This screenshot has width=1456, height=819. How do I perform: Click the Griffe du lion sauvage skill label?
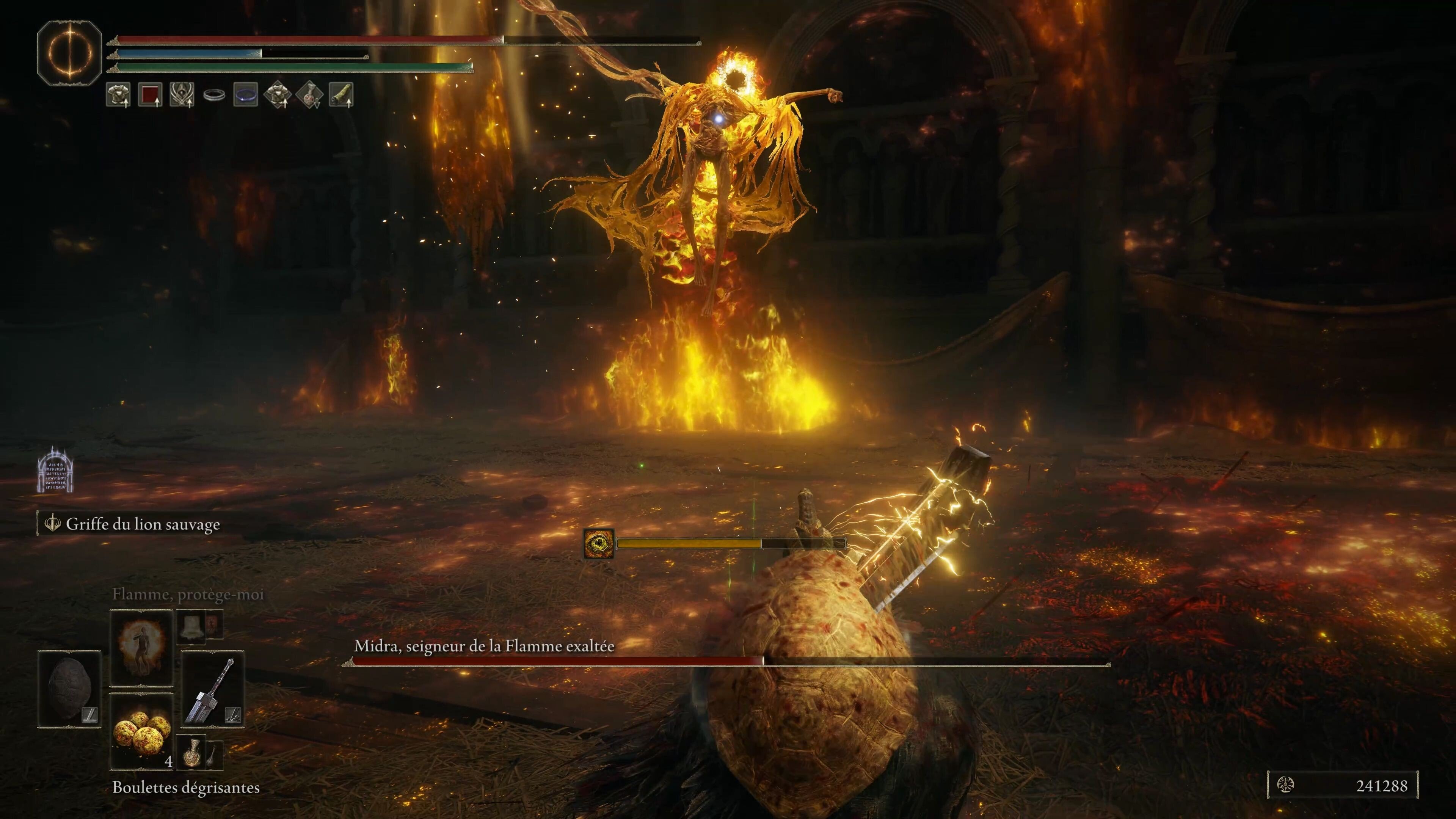click(x=143, y=524)
